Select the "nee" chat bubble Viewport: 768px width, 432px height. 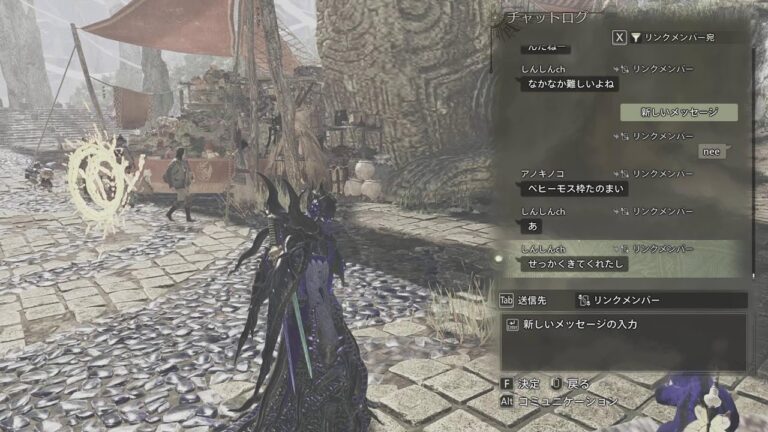point(712,151)
